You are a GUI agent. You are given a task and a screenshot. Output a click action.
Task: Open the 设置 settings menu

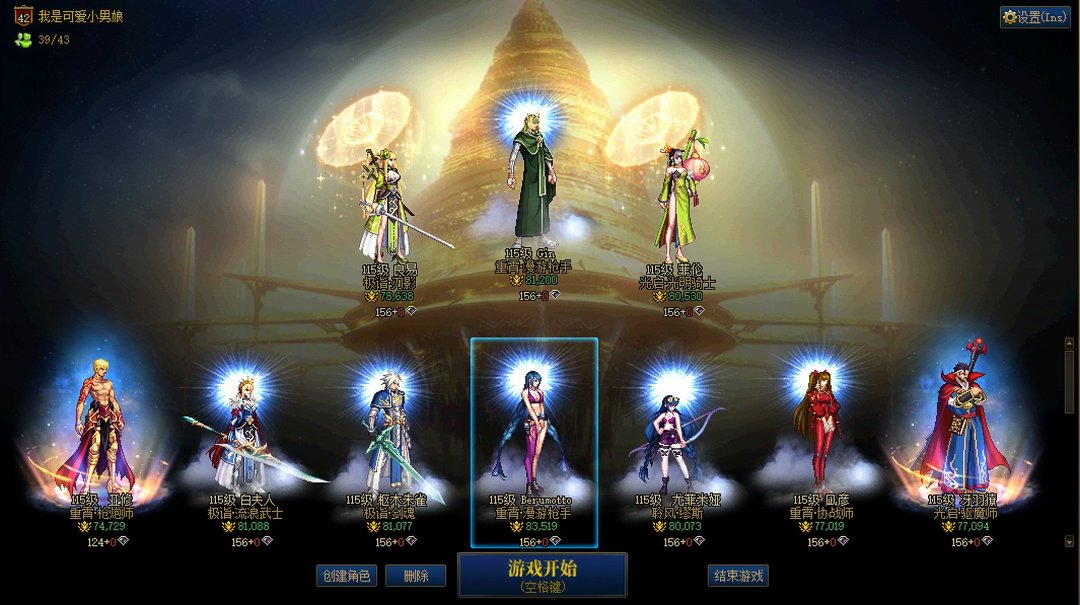click(1035, 17)
